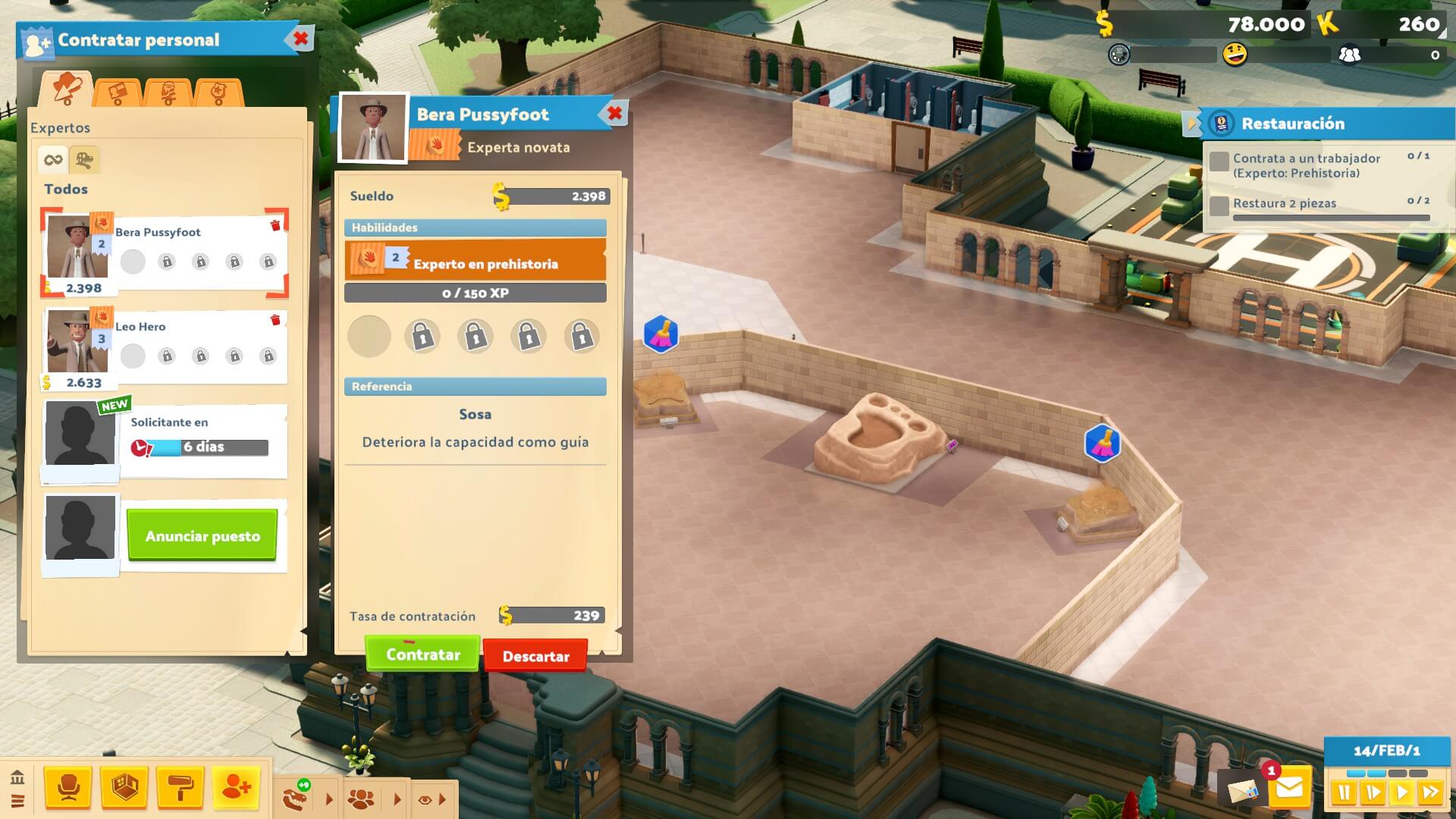This screenshot has height=819, width=1456.
Task: Open the mail inbox with one notification
Action: (1289, 789)
